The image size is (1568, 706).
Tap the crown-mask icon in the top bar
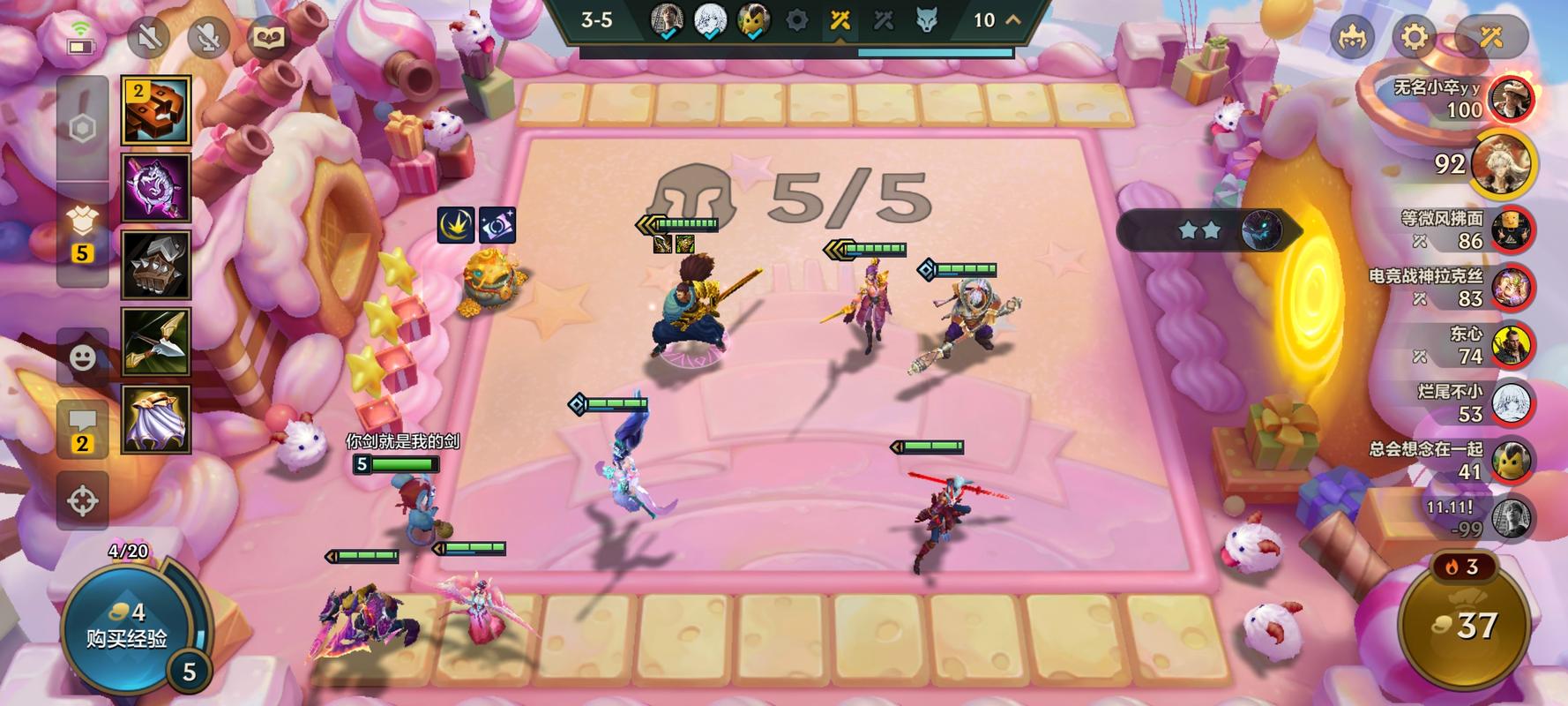1352,37
